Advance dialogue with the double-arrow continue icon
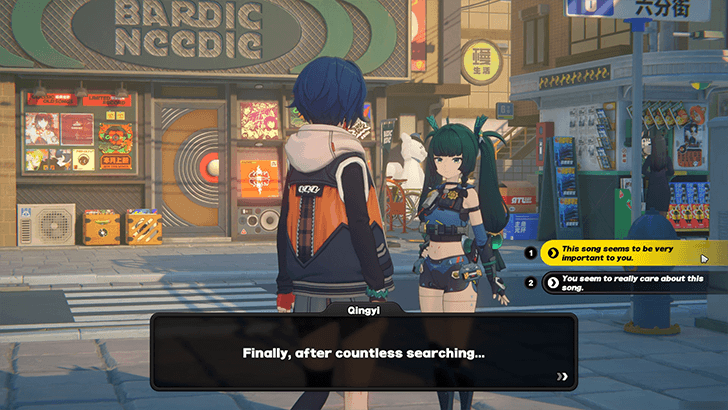 (x=563, y=376)
